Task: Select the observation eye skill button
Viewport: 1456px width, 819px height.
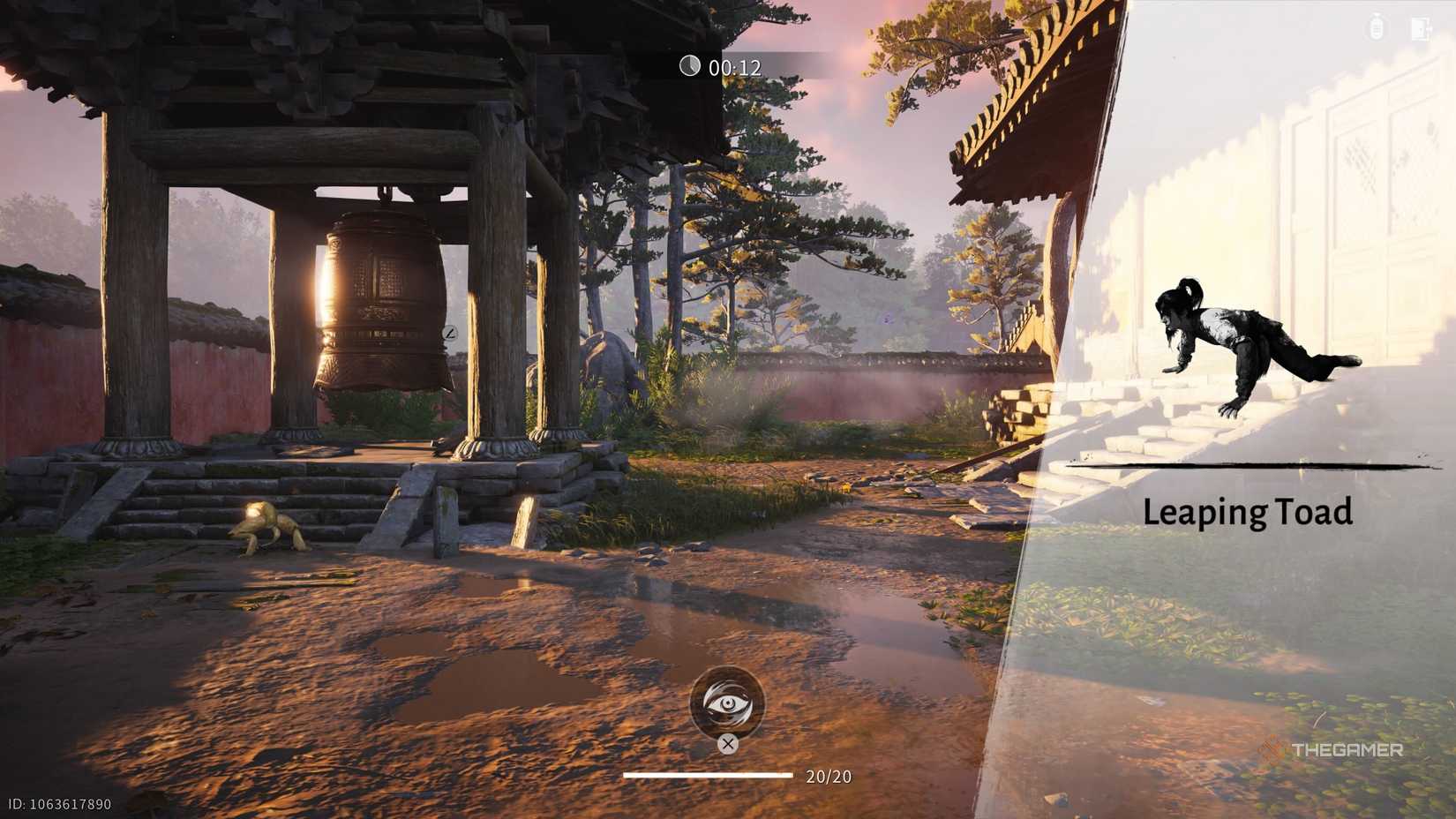Action: coord(728,703)
